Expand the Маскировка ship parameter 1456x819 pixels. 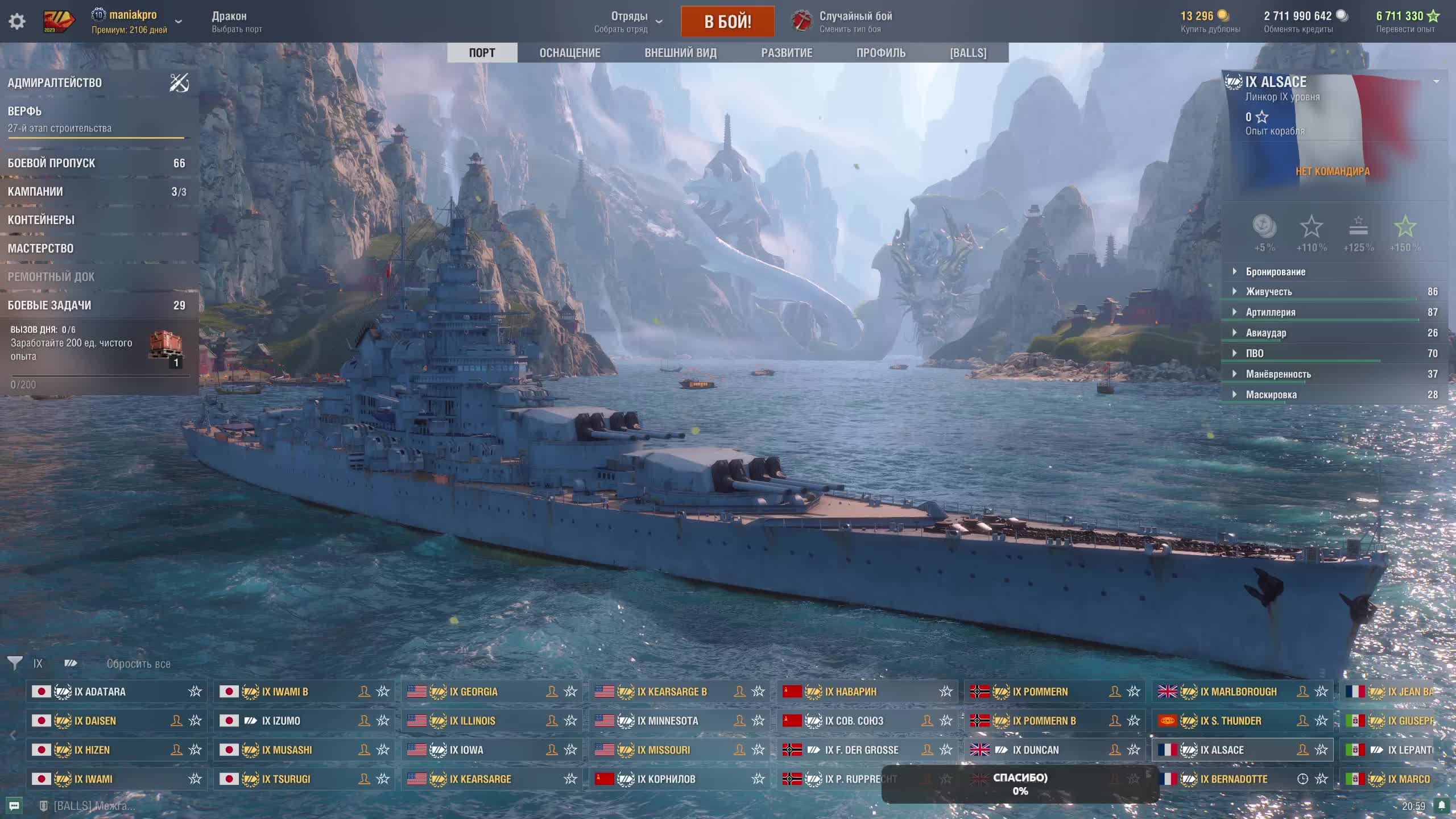point(1271,395)
